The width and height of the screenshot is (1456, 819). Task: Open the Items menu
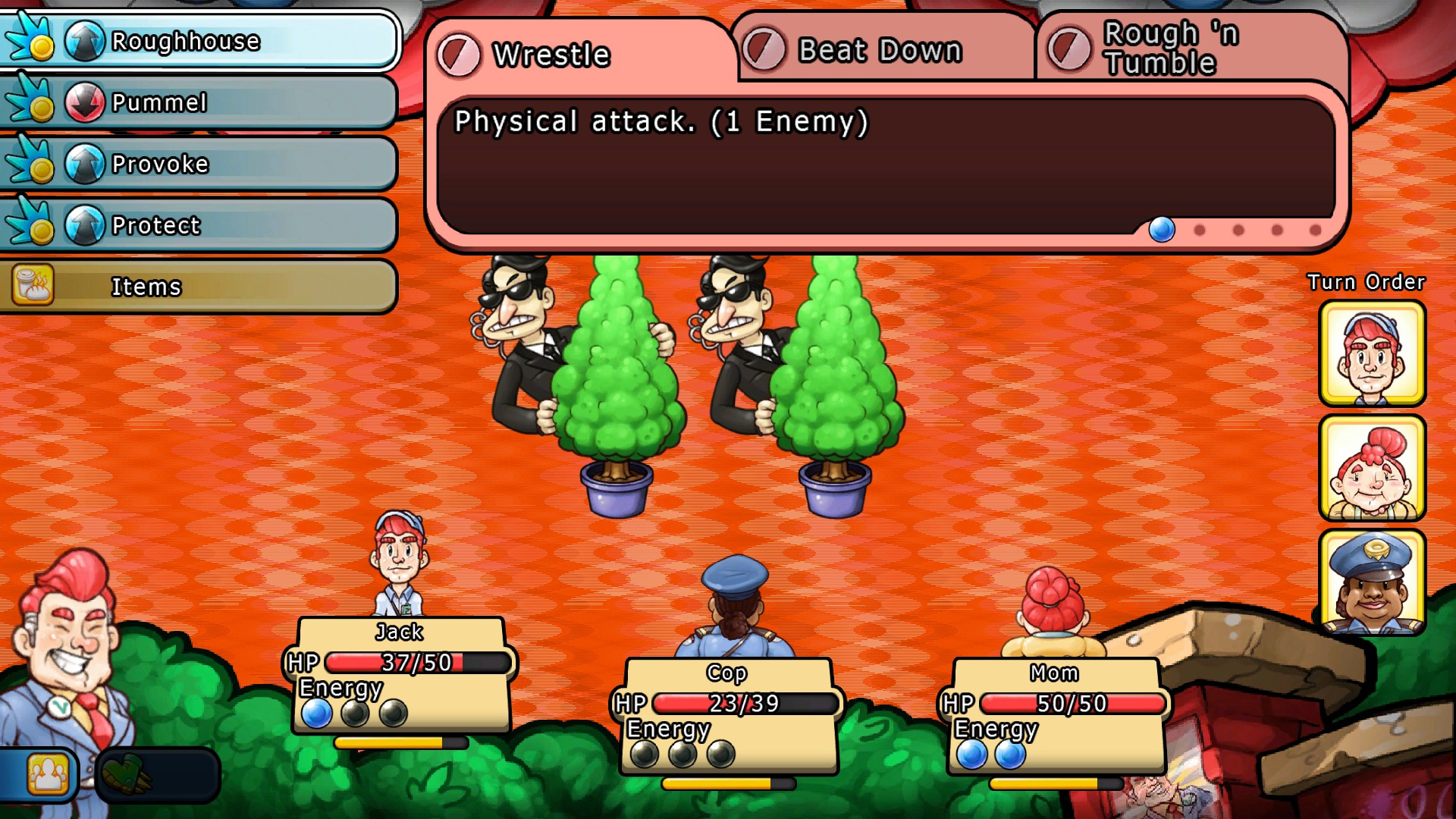(199, 287)
